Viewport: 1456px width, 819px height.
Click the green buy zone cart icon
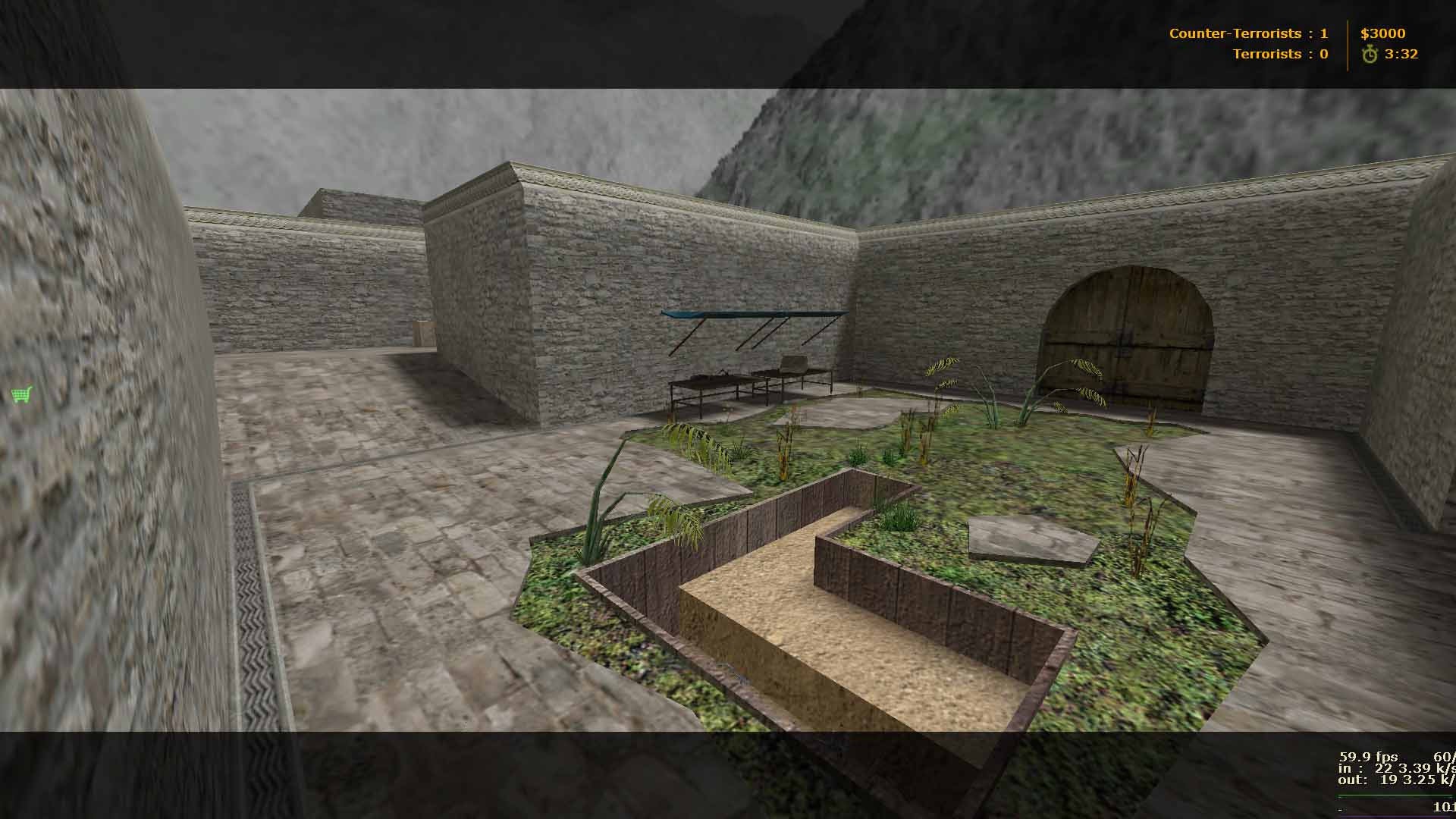[20, 393]
